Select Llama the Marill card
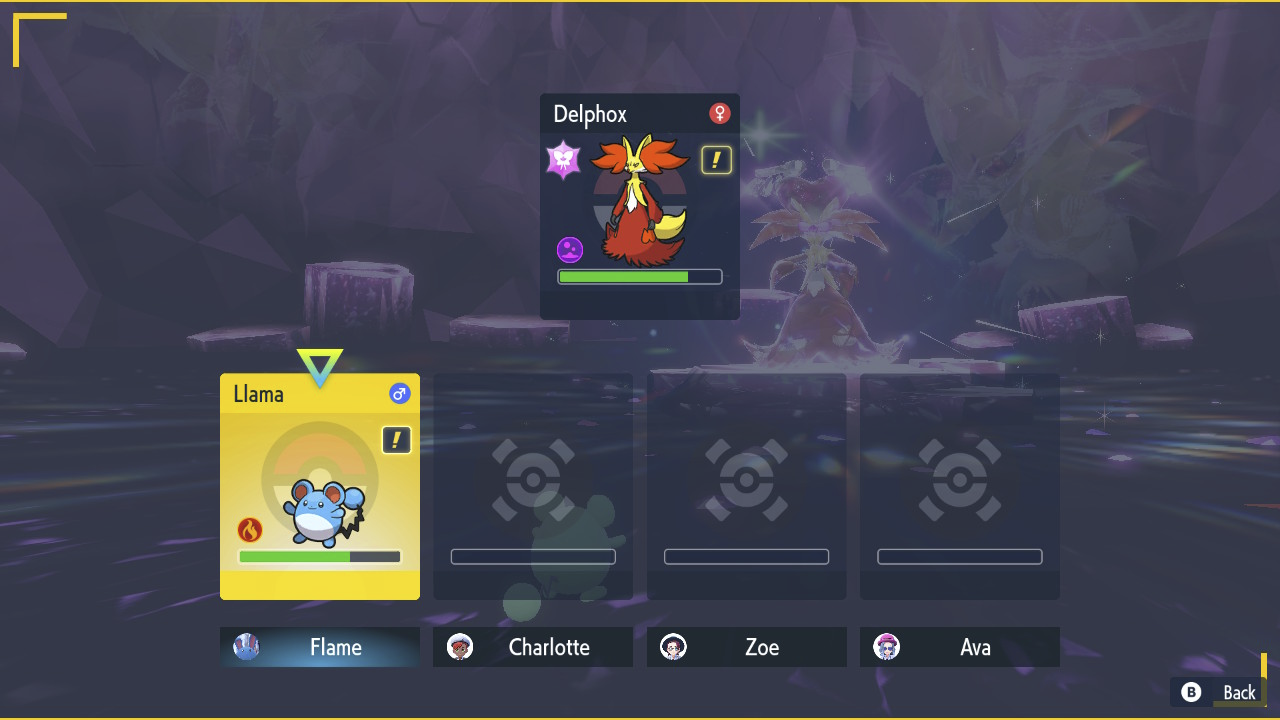The width and height of the screenshot is (1280, 720). pyautogui.click(x=320, y=486)
